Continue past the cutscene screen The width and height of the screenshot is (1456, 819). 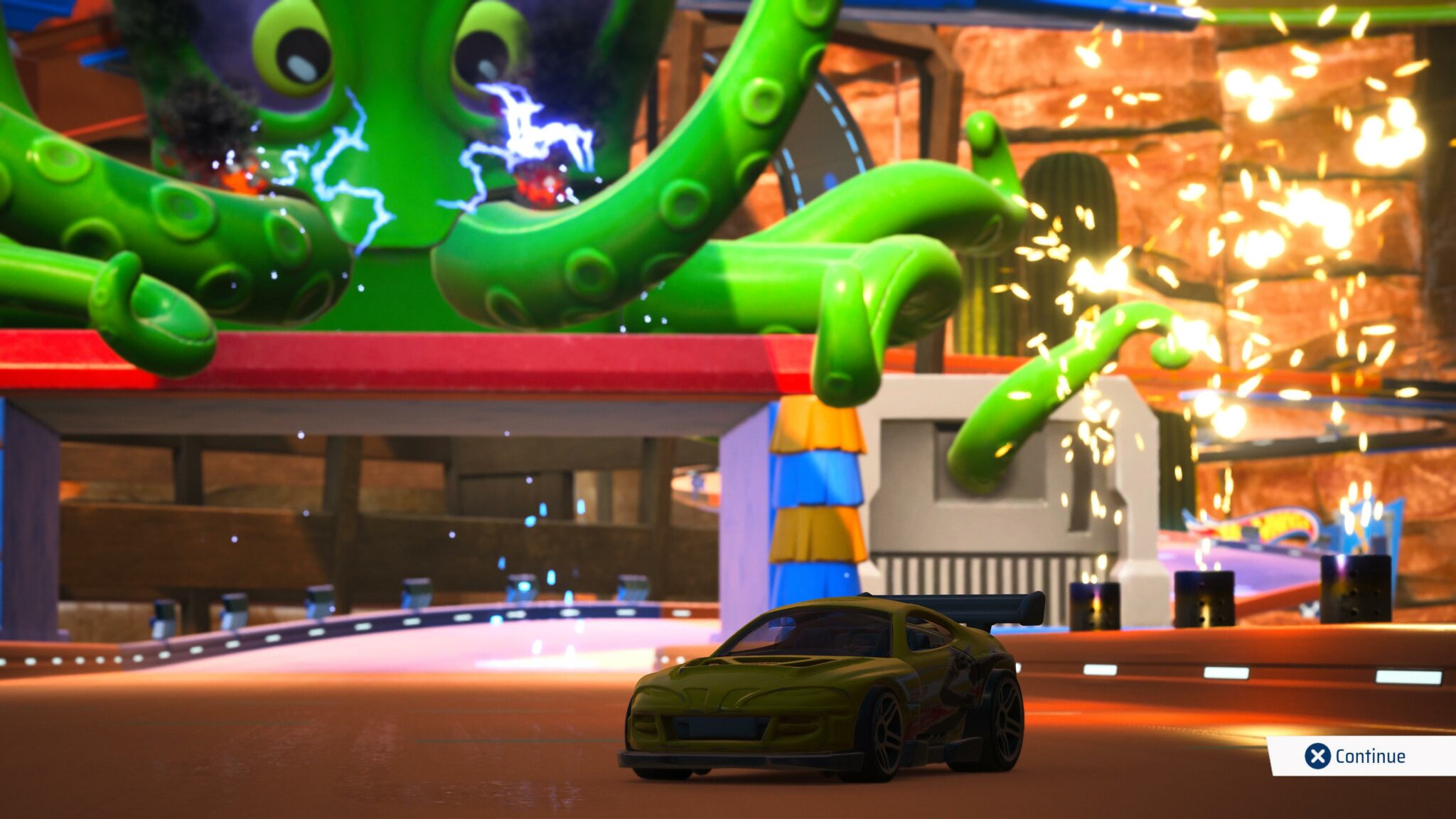[x=1356, y=756]
